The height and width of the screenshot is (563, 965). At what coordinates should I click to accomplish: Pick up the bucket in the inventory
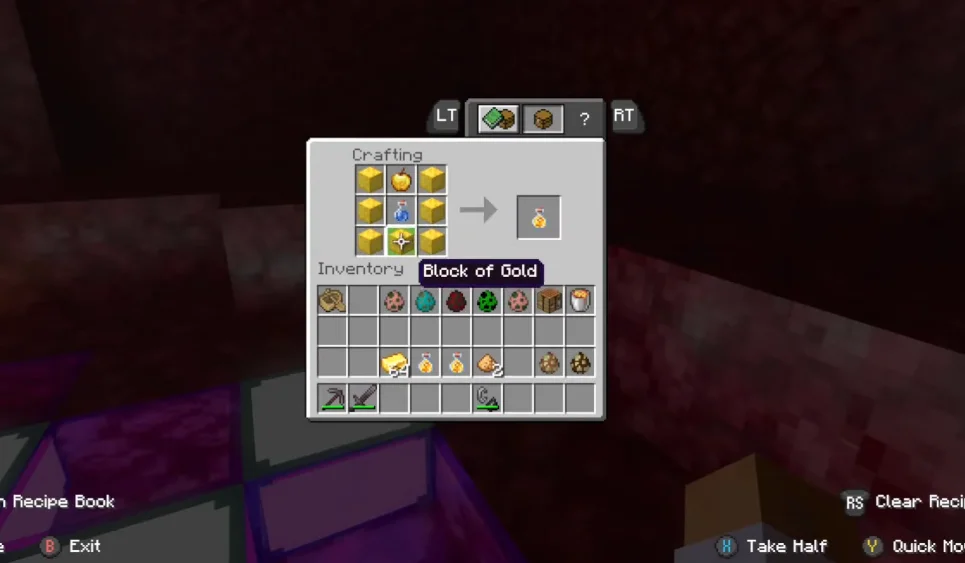580,300
